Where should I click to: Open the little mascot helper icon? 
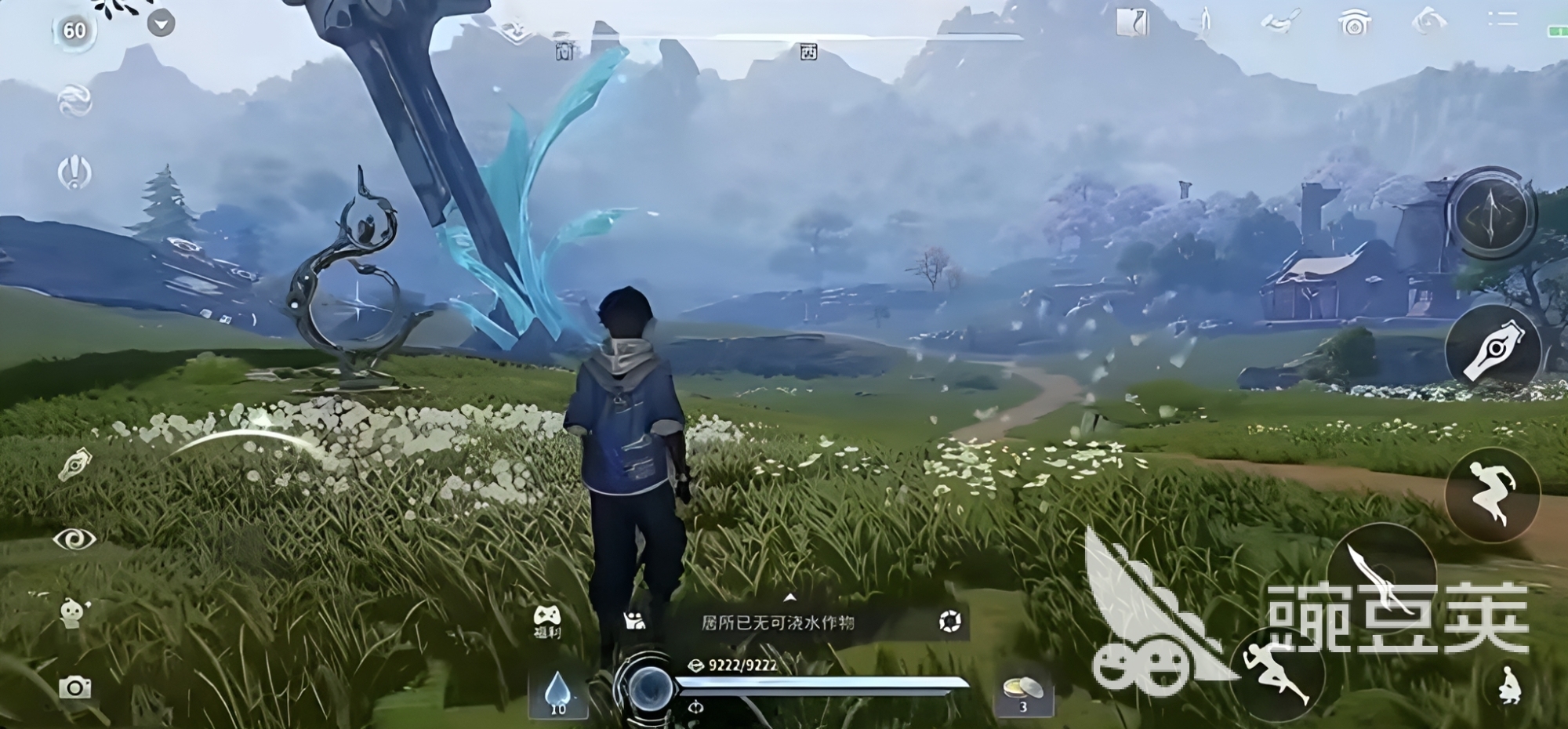[x=74, y=611]
